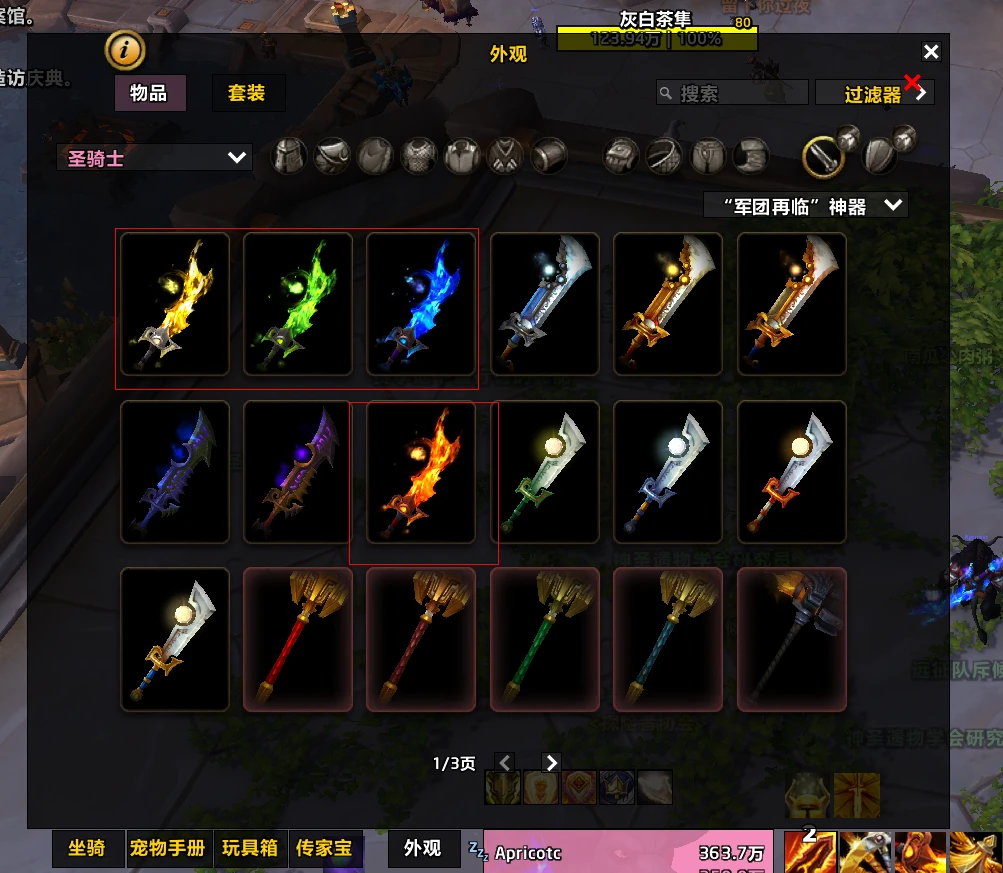Switch to the 物品 tab
Image resolution: width=1003 pixels, height=873 pixels.
tap(148, 94)
